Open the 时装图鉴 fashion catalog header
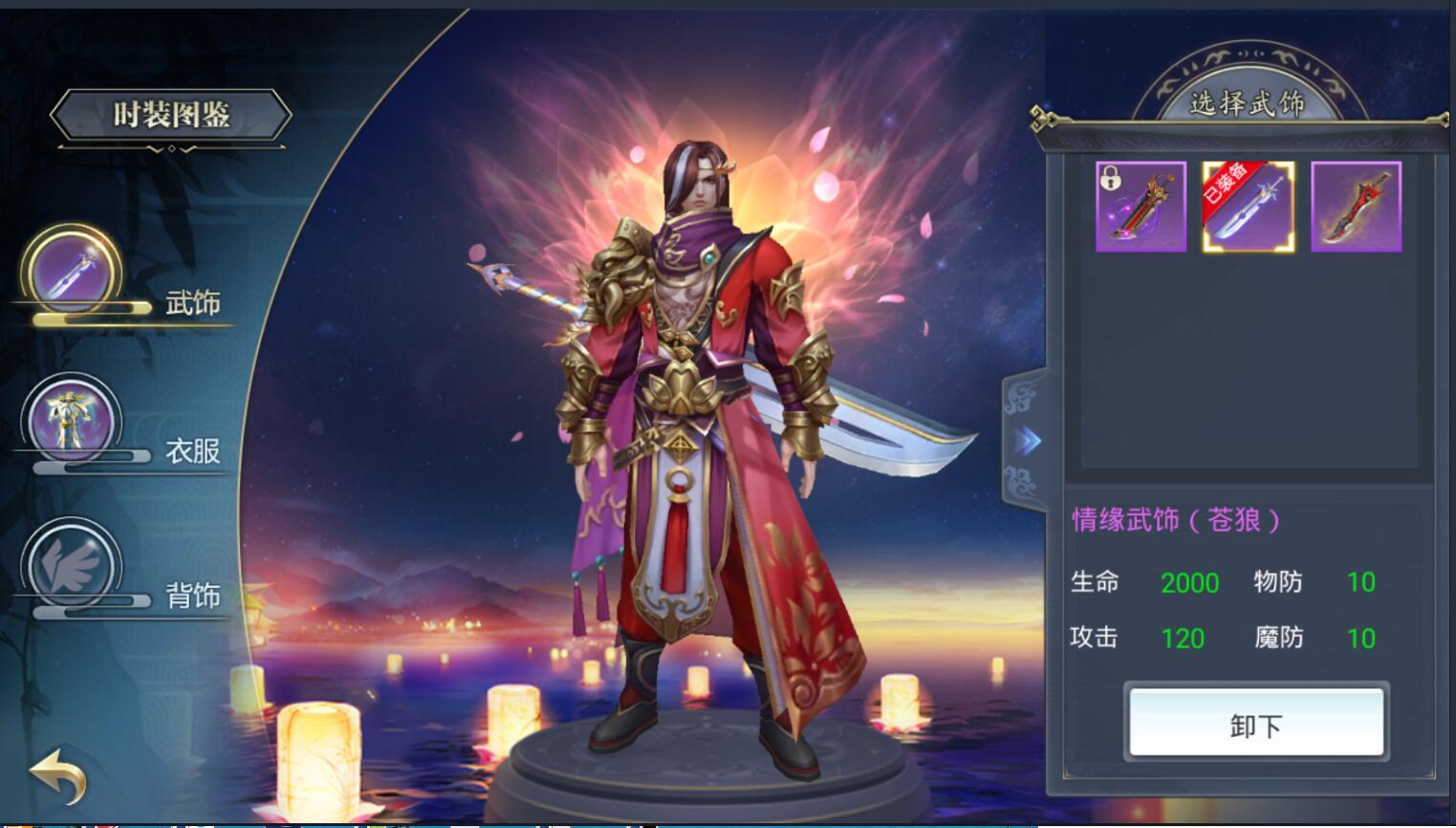Screen dimensions: 1456x828 171,116
